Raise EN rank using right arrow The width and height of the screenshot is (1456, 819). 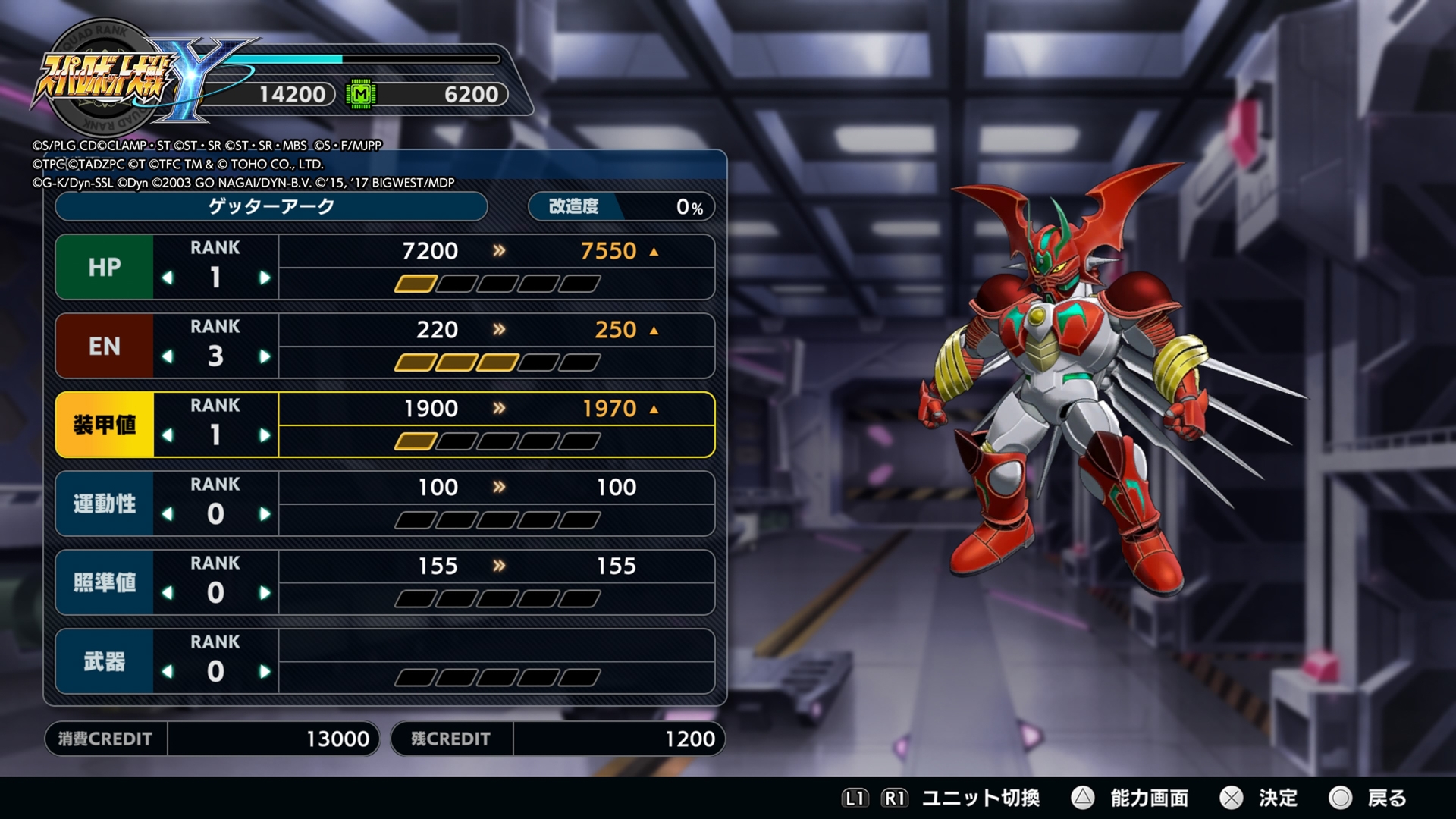pos(265,357)
